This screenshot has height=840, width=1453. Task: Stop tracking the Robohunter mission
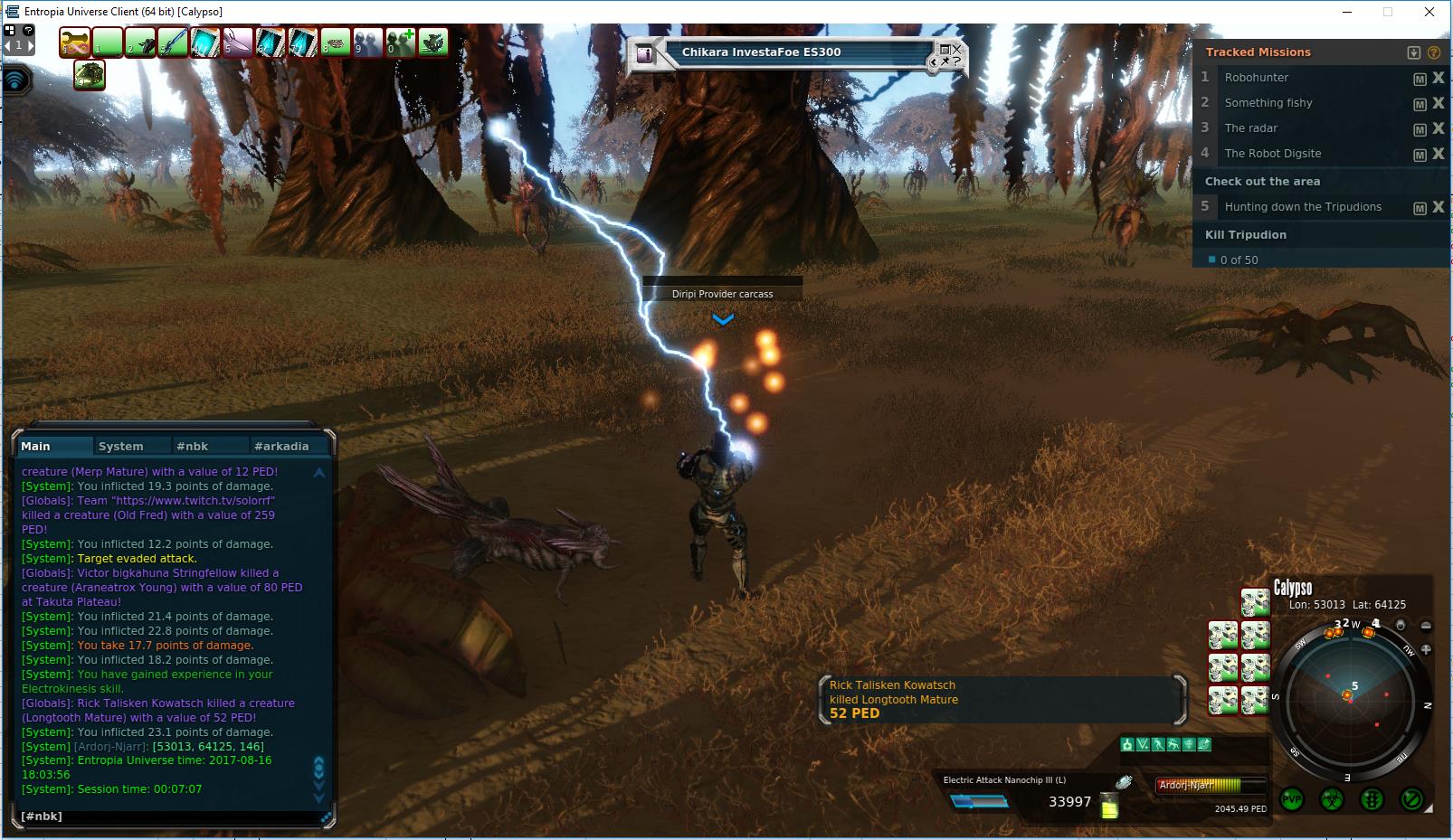pos(1439,78)
